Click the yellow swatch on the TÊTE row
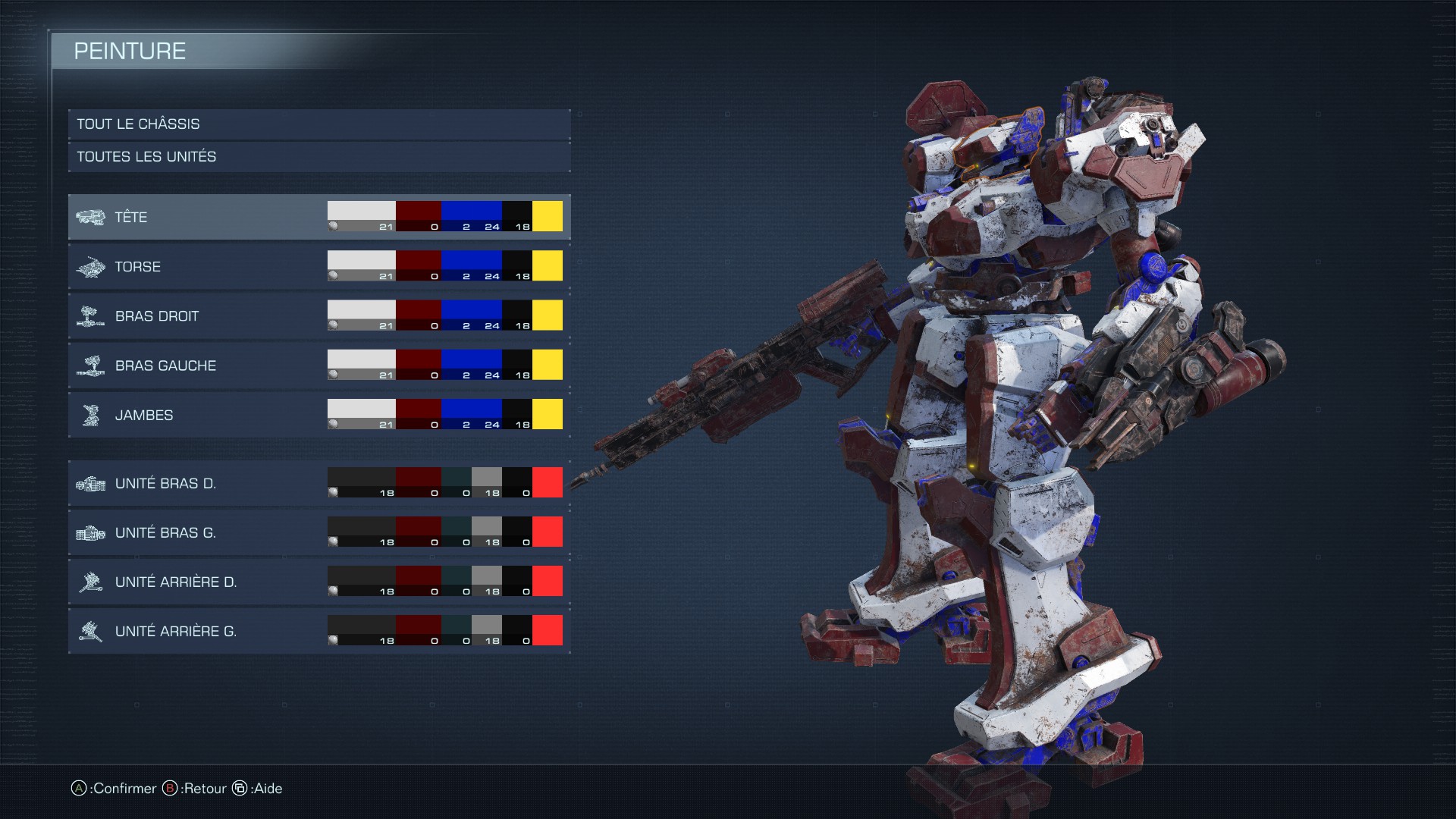 click(548, 216)
